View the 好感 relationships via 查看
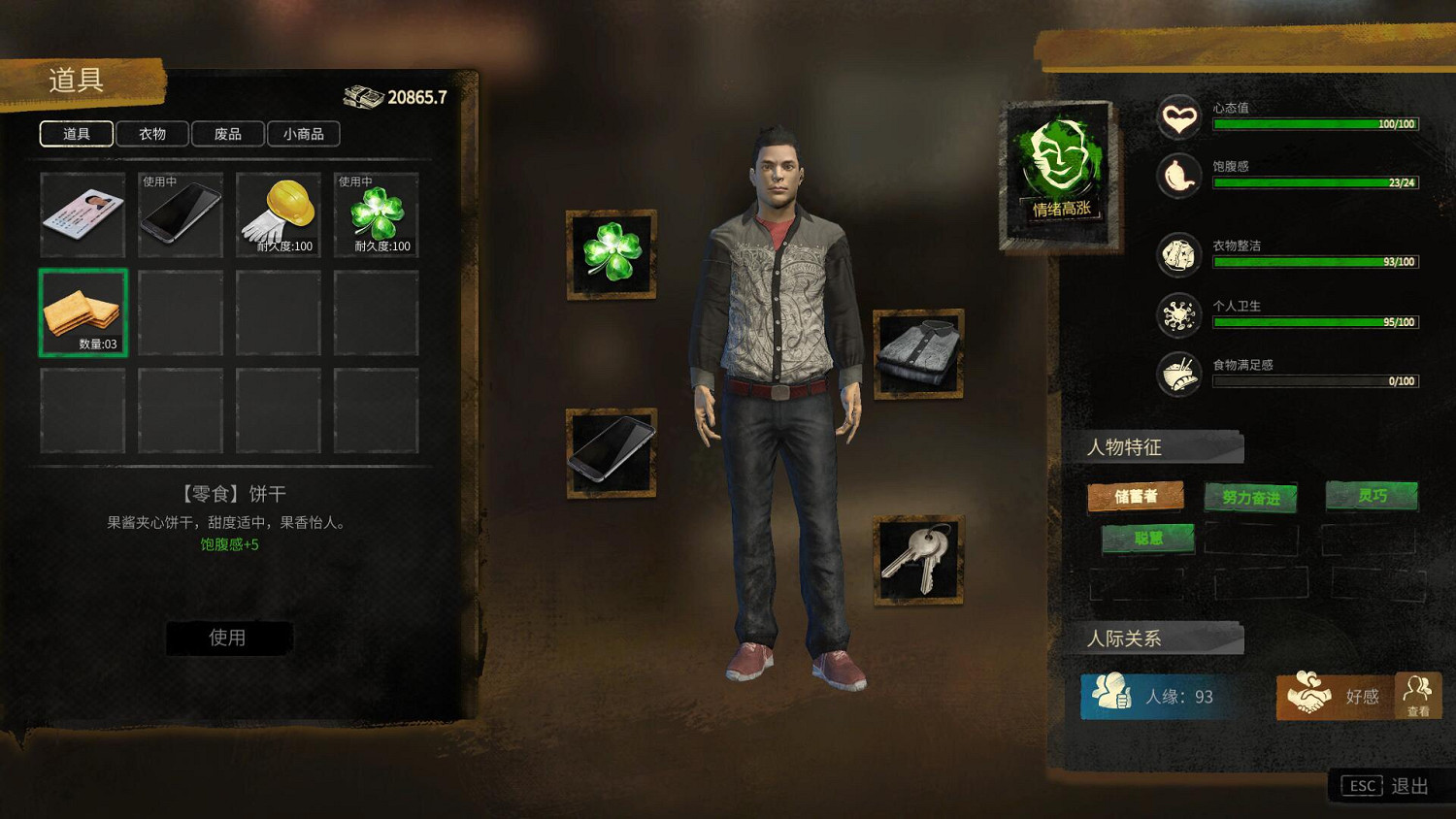The height and width of the screenshot is (819, 1456). tap(1418, 696)
